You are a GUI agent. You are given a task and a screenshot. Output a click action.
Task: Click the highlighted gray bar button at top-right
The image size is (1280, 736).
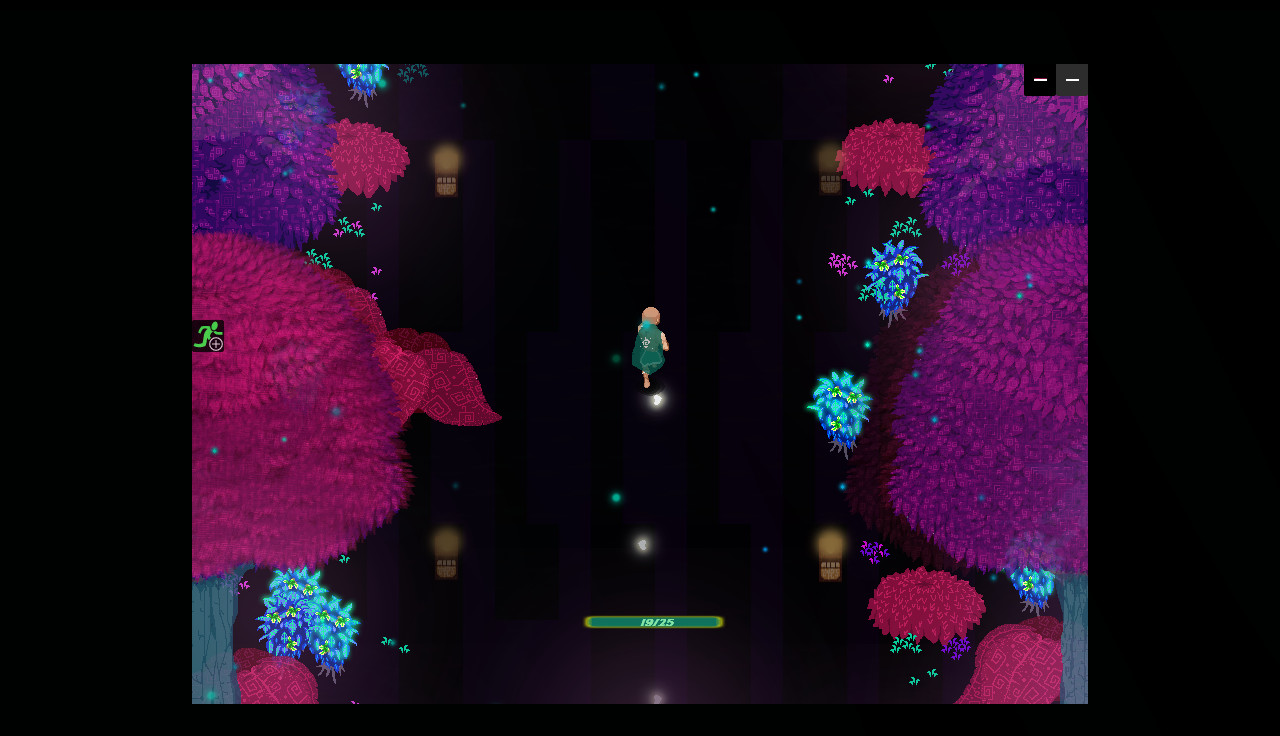coord(1071,80)
